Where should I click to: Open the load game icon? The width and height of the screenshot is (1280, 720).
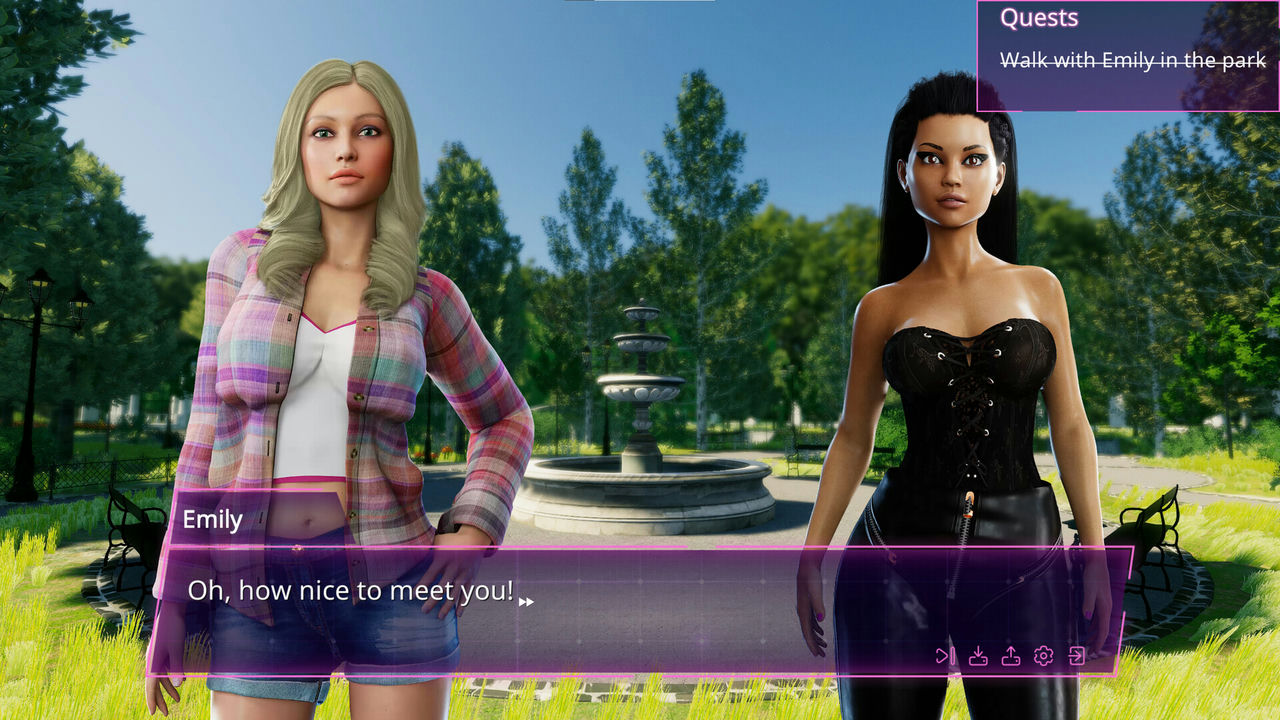coord(1011,656)
